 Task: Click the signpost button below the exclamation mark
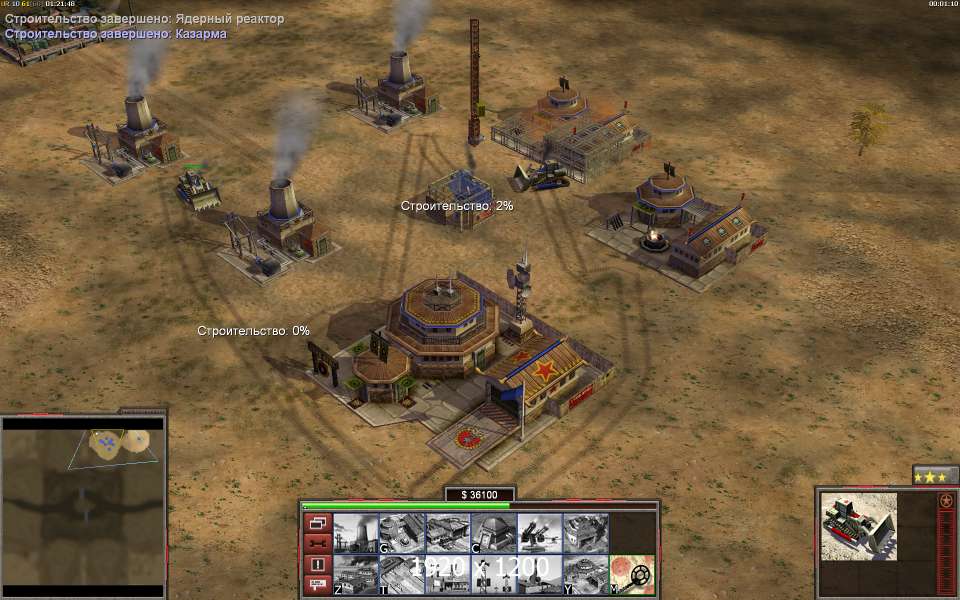[317, 585]
